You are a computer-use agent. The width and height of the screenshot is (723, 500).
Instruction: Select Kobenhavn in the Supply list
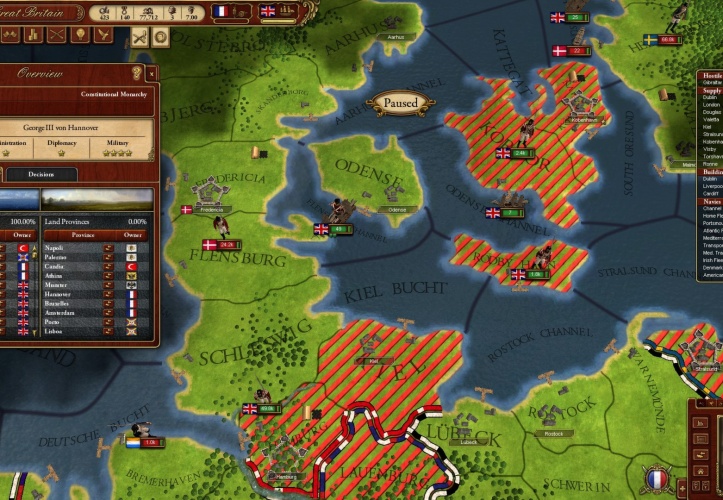point(710,142)
